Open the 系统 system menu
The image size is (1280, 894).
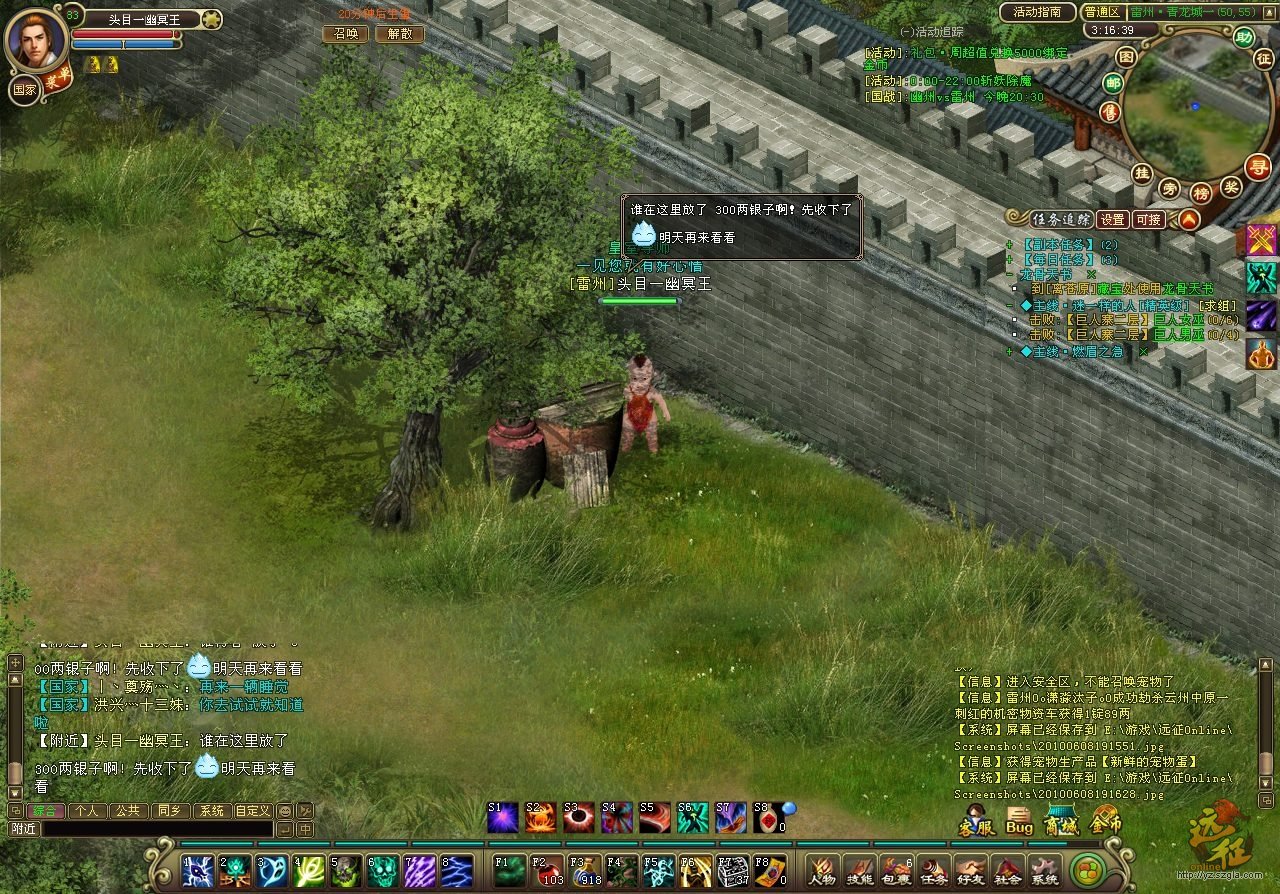(x=1044, y=870)
